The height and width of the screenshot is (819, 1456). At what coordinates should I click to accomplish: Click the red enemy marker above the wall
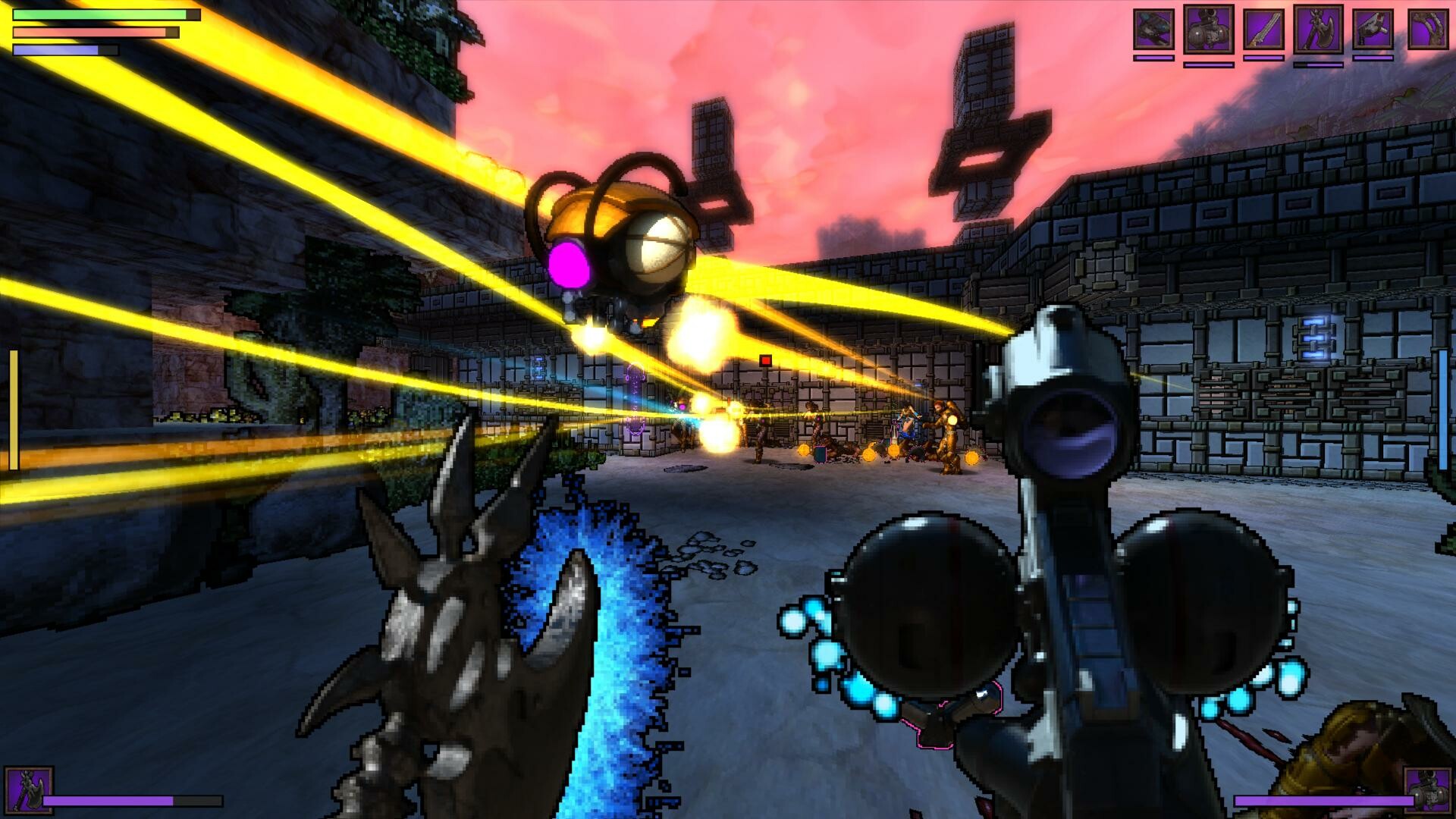click(x=767, y=362)
